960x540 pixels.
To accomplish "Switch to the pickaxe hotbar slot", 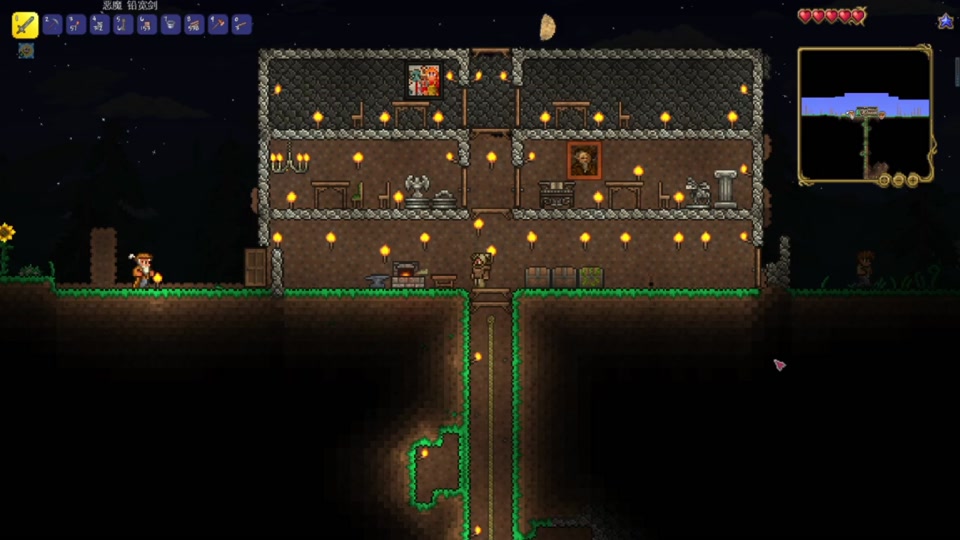I will [x=52, y=25].
